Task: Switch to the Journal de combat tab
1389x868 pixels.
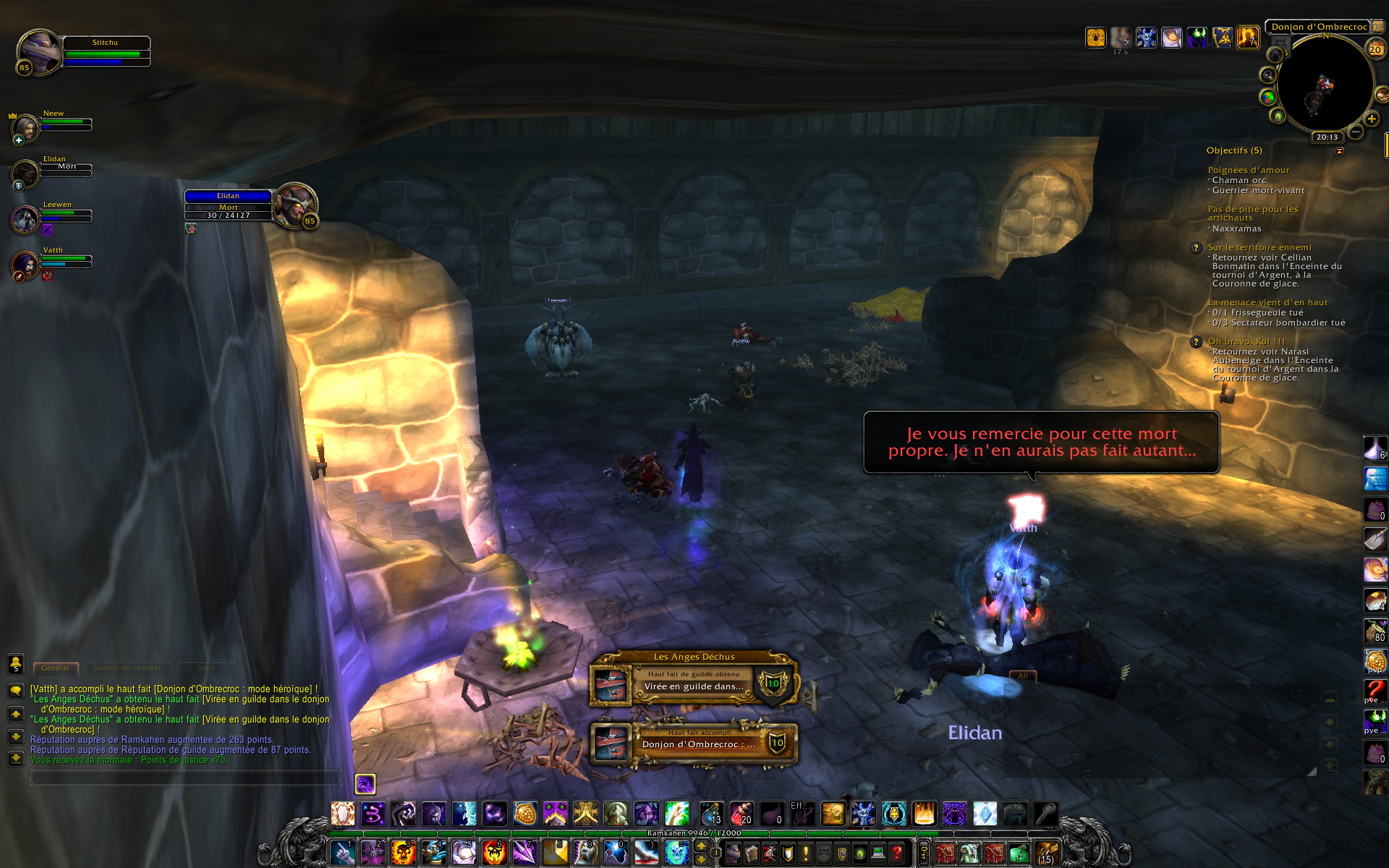Action: pos(127,668)
